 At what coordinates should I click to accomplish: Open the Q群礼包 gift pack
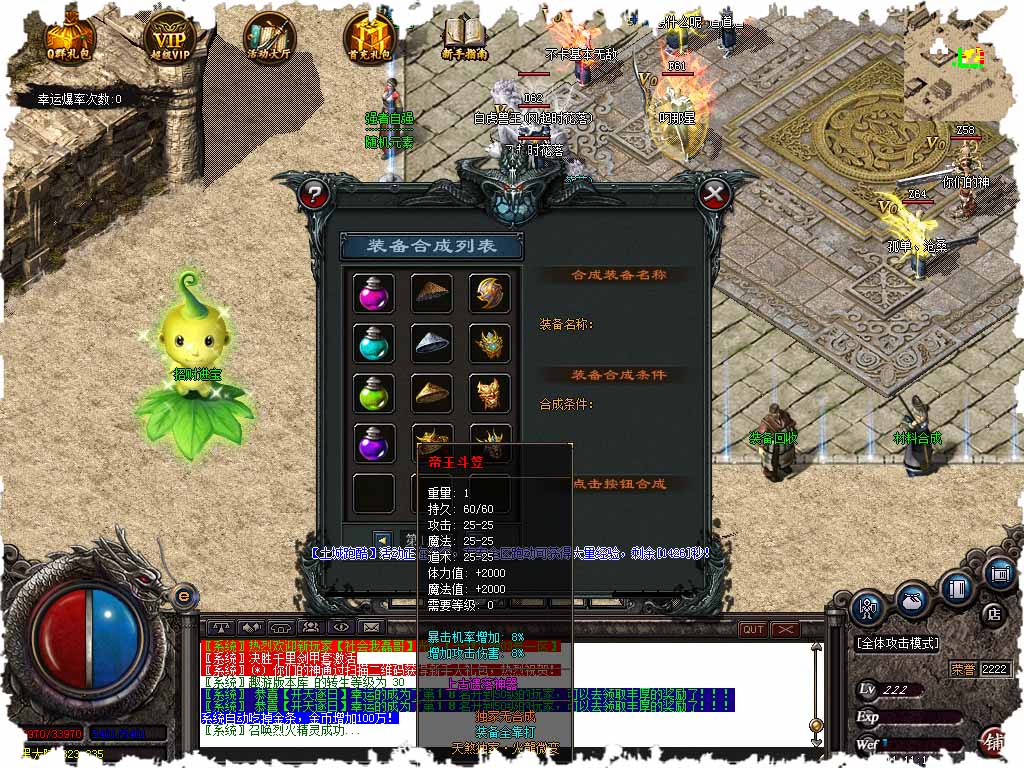tap(69, 33)
